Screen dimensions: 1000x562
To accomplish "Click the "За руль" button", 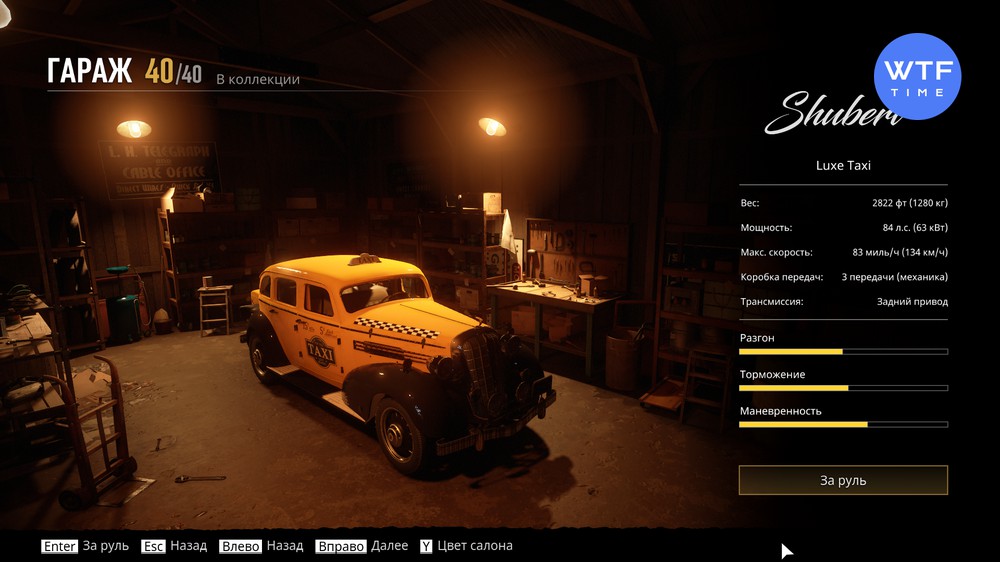I will tap(843, 480).
